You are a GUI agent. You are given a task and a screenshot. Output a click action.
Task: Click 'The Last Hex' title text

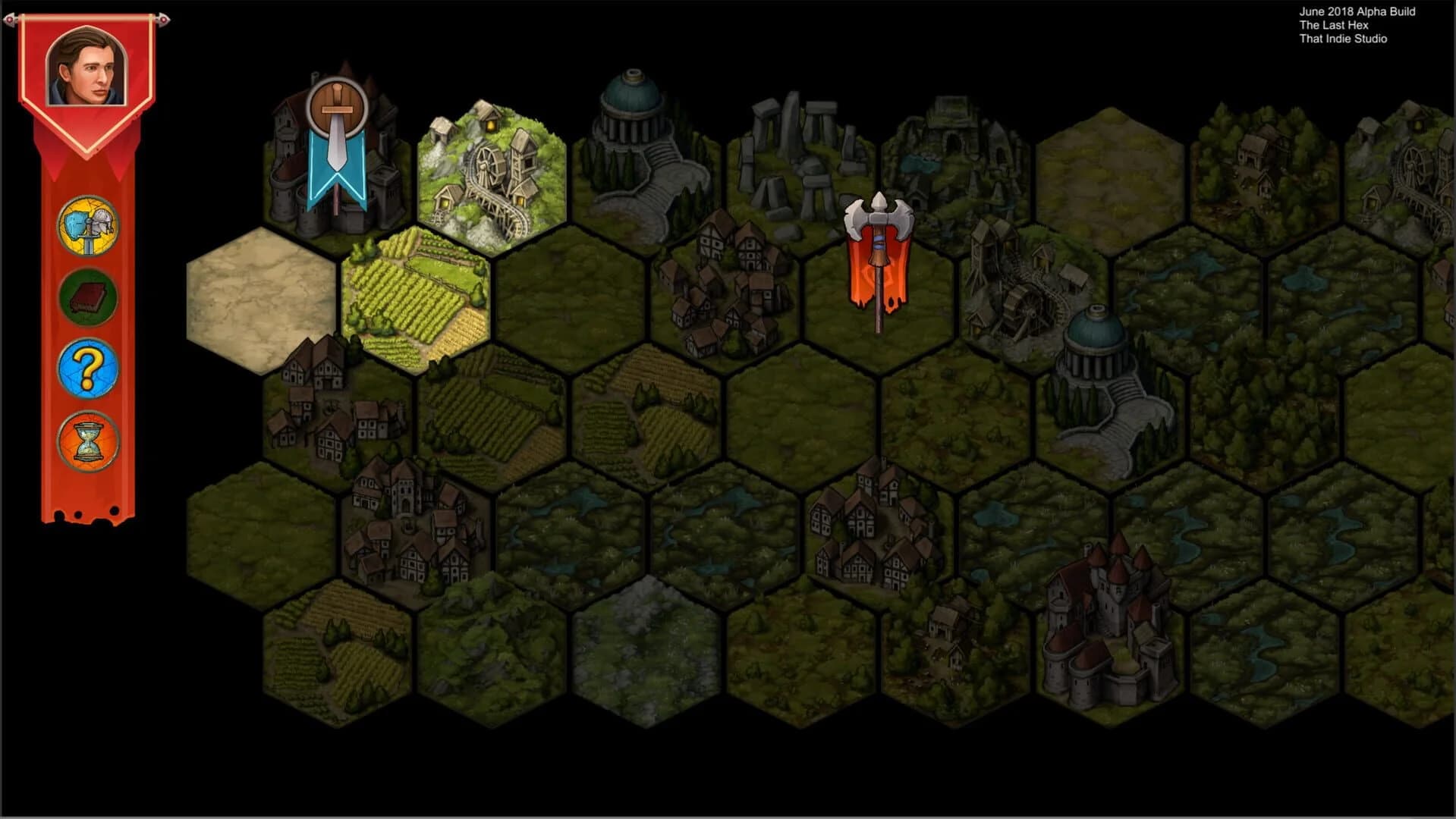click(1334, 25)
